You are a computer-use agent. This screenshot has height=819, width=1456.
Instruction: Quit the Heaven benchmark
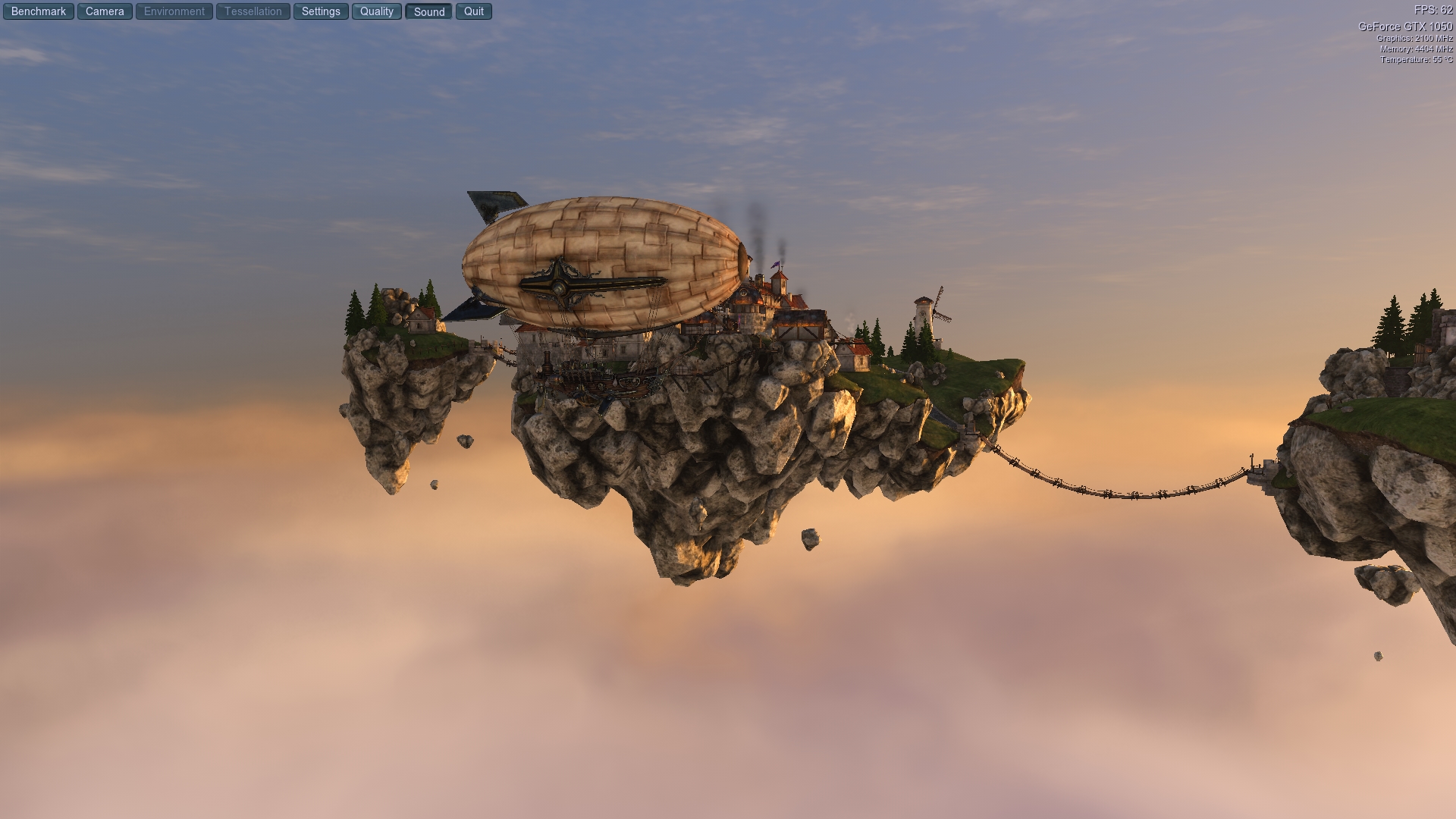click(x=474, y=11)
